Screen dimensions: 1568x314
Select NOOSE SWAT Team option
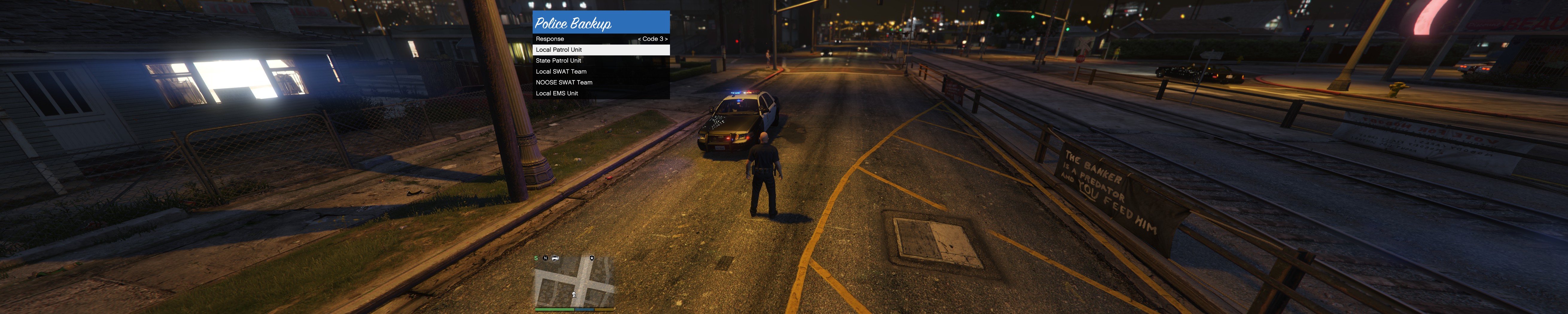click(x=600, y=83)
